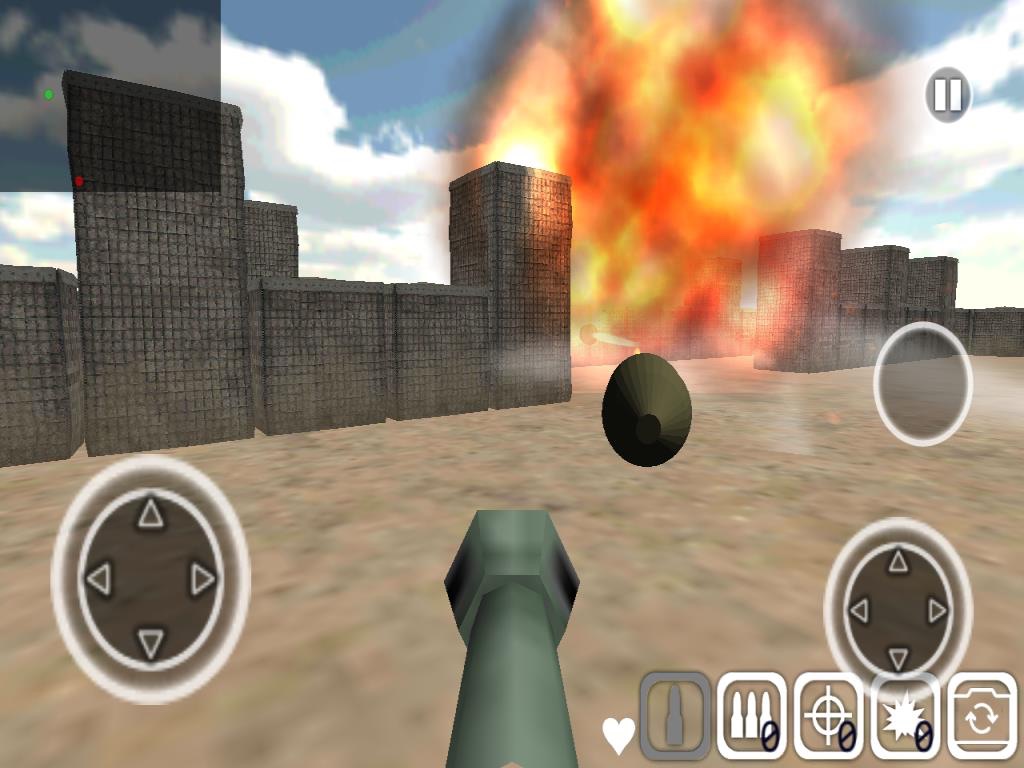Tap the left arrow on the movement pad

(x=97, y=578)
